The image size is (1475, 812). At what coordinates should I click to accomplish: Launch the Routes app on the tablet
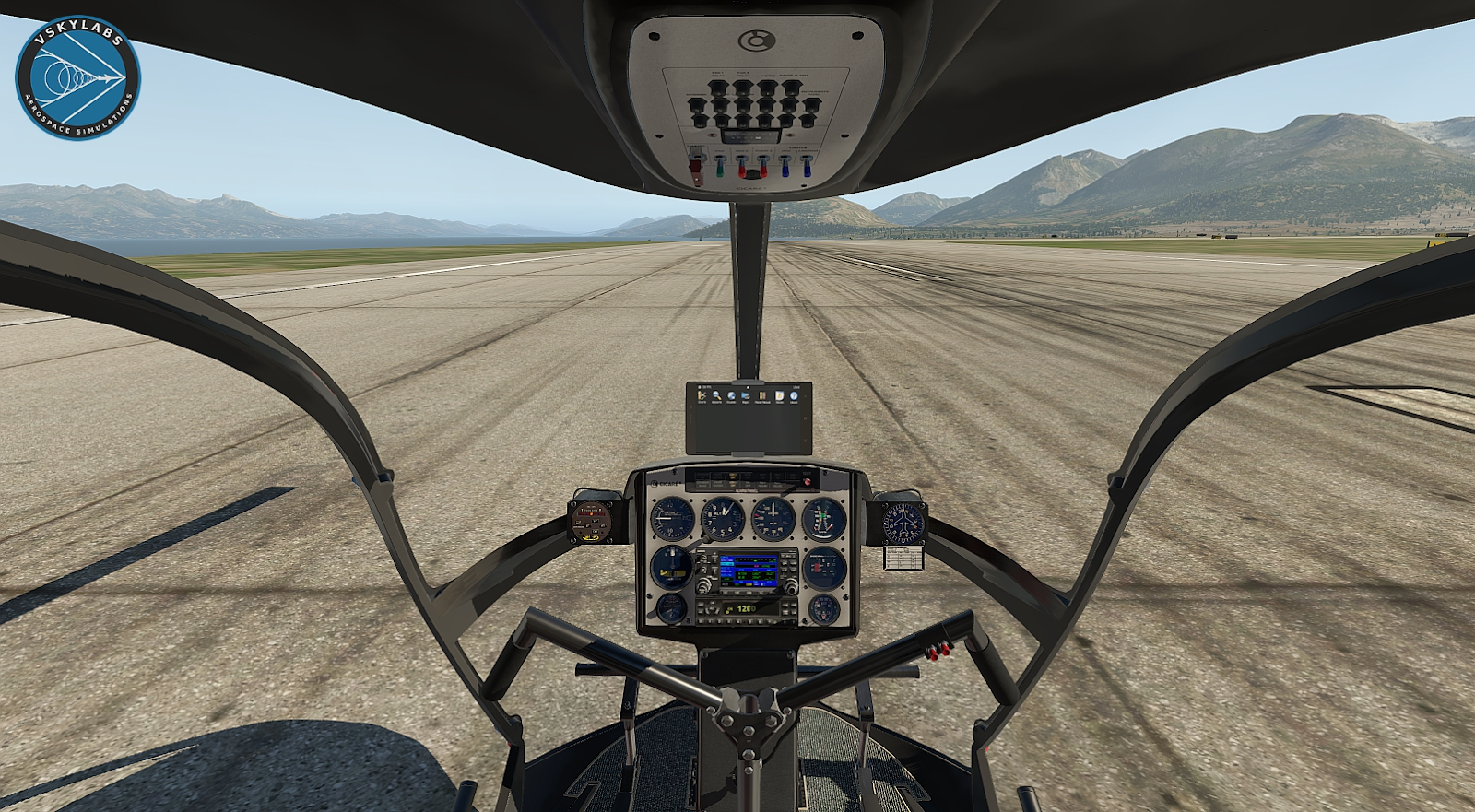pyautogui.click(x=731, y=396)
